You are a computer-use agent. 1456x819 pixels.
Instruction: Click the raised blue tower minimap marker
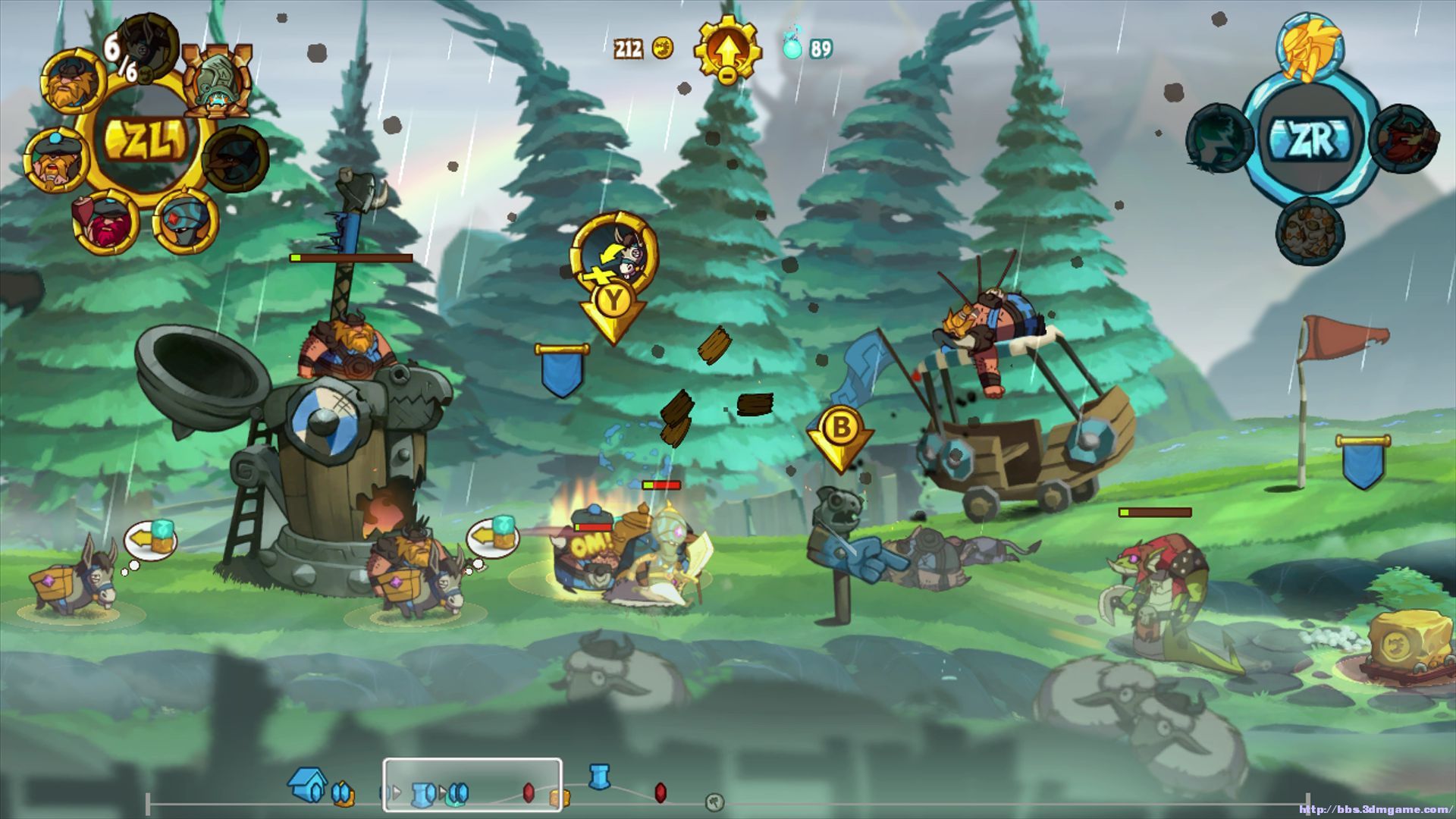pos(599,777)
